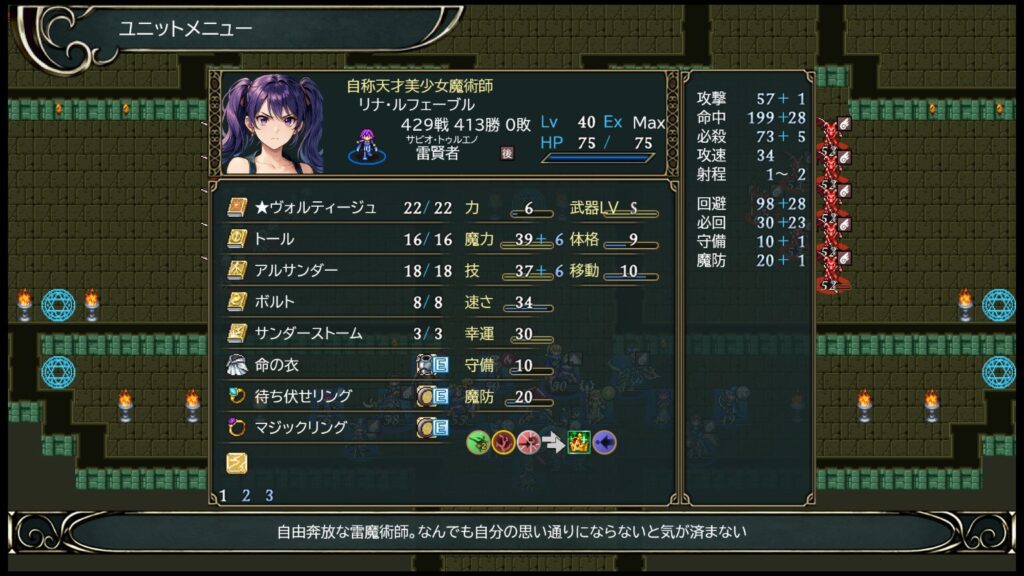Inspect the pink crosshair skill icon
1024x576 pixels.
[x=528, y=442]
